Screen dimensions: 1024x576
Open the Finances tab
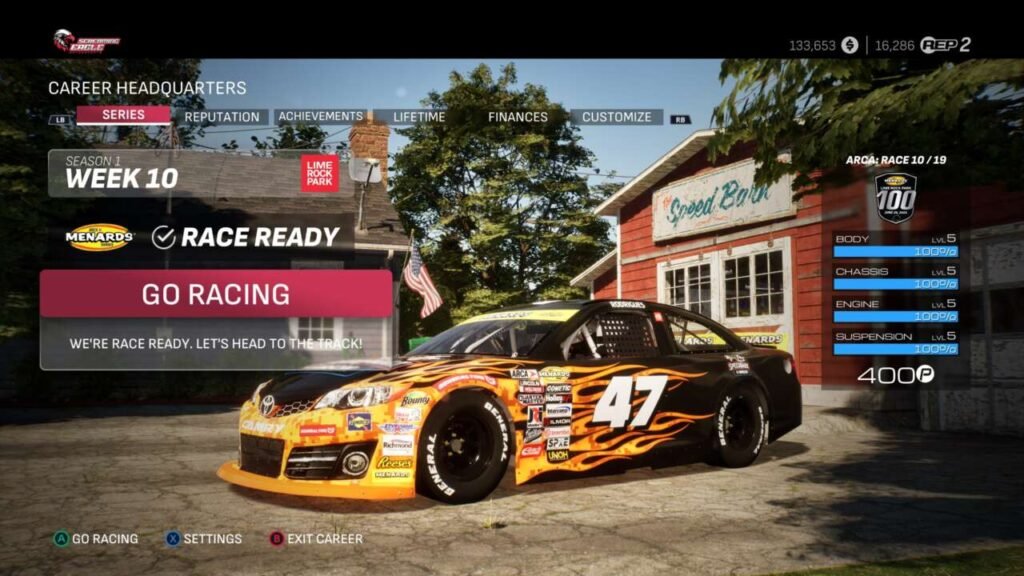tap(517, 117)
